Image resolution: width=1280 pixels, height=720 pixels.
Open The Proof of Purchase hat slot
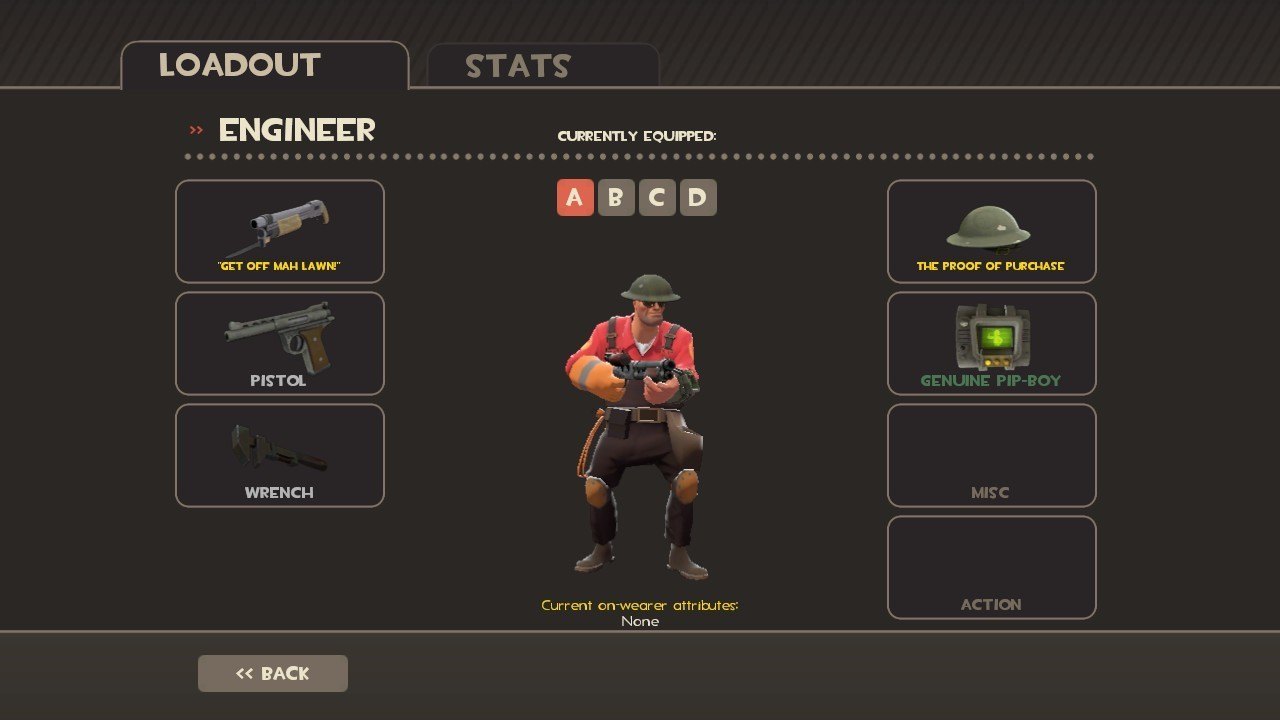tap(991, 231)
